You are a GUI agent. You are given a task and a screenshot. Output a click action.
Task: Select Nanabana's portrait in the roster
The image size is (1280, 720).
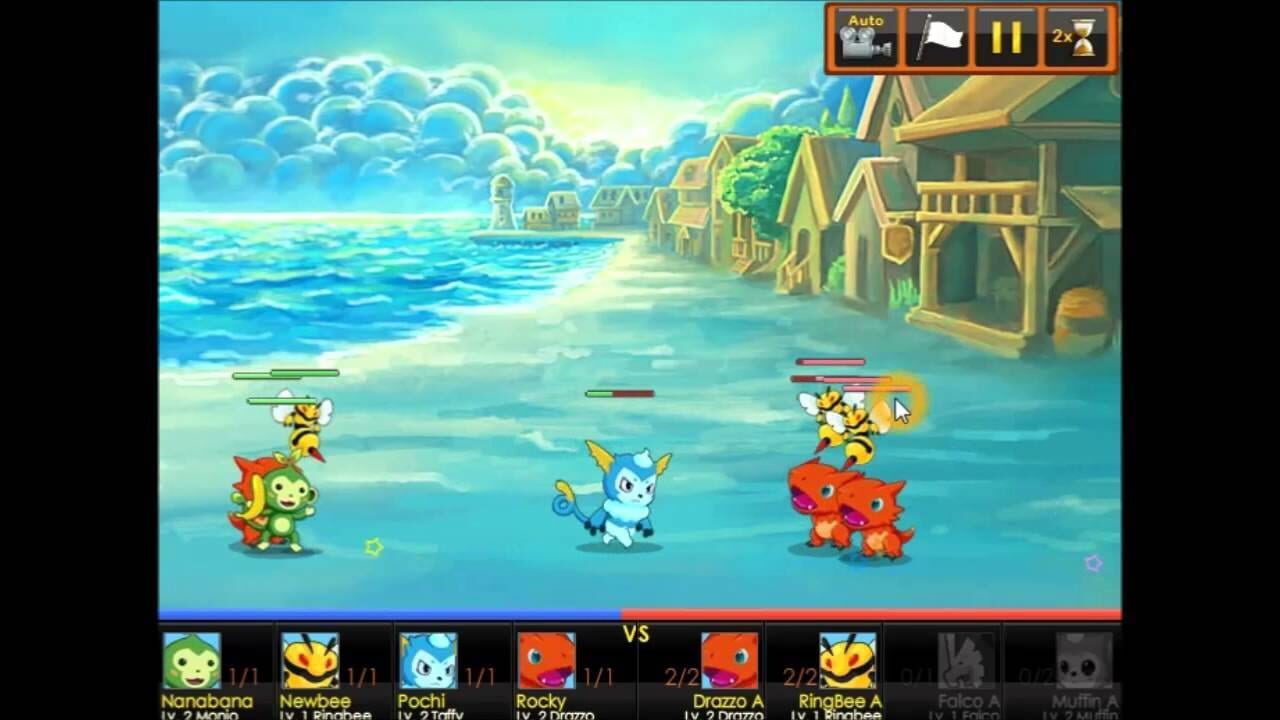(x=197, y=663)
